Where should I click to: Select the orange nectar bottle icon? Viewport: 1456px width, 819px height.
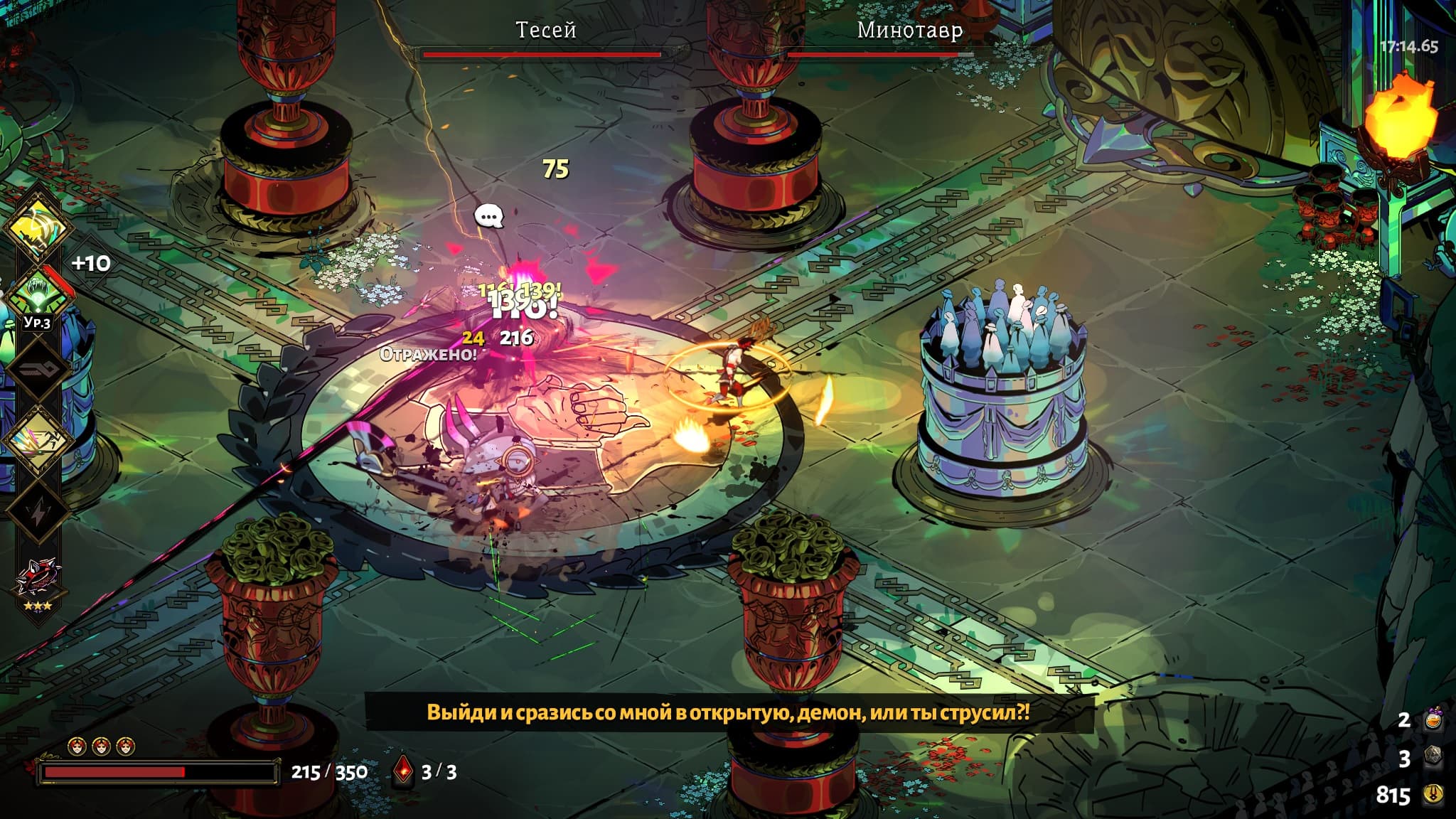[x=1433, y=720]
